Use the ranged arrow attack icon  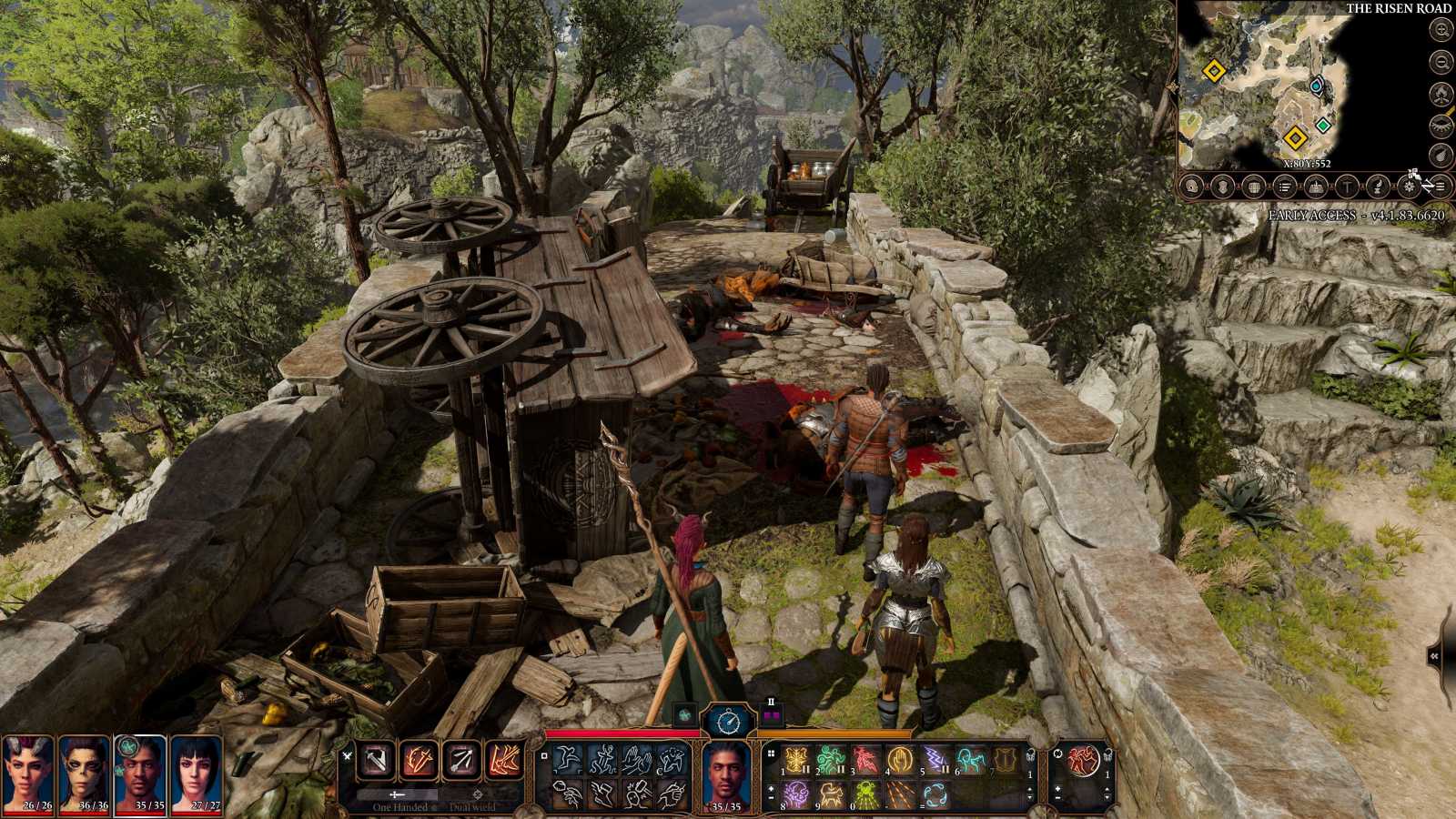coord(460,761)
